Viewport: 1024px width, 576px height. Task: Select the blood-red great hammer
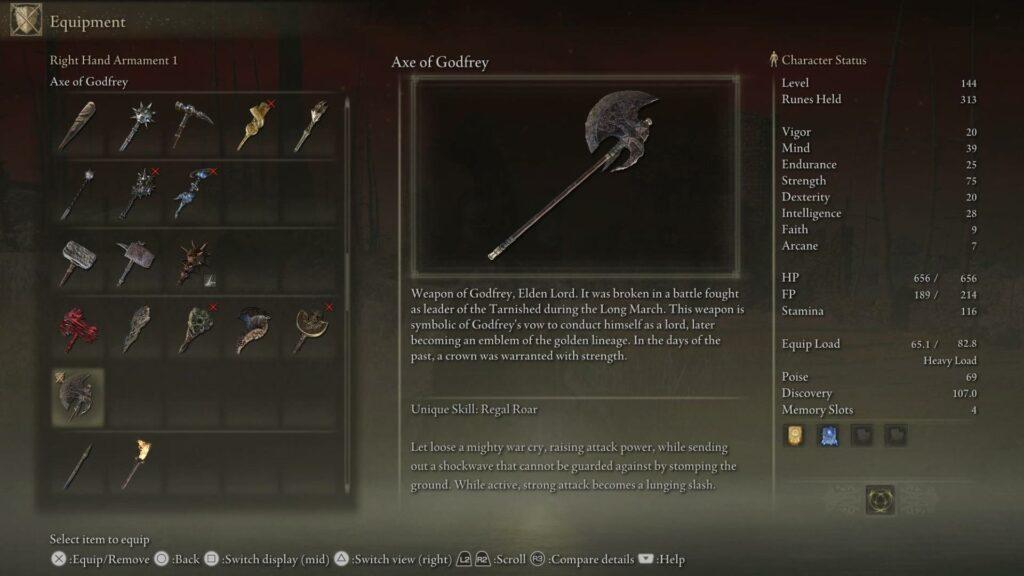[77, 329]
